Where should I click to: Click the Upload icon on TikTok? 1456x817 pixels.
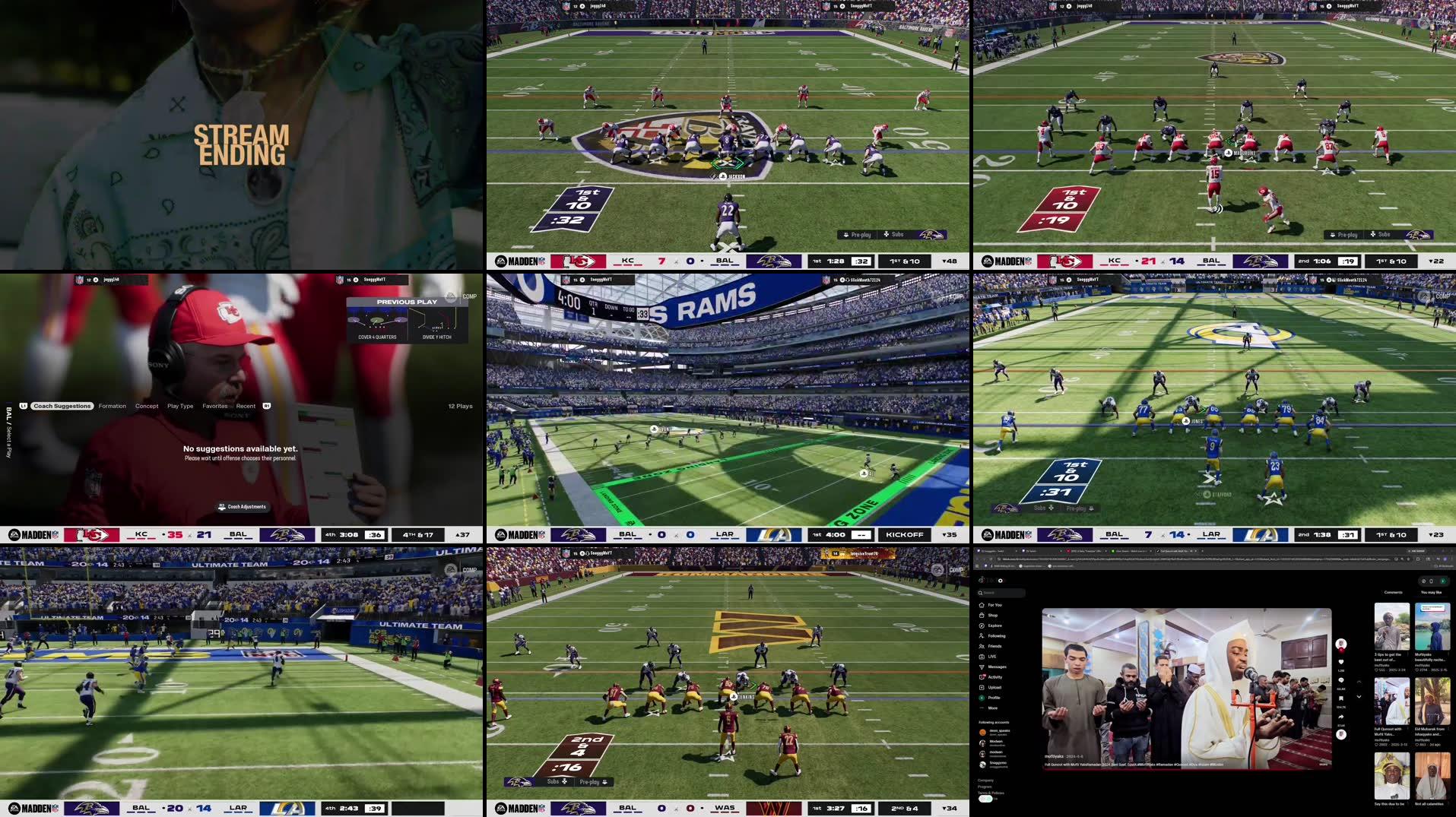tap(994, 687)
